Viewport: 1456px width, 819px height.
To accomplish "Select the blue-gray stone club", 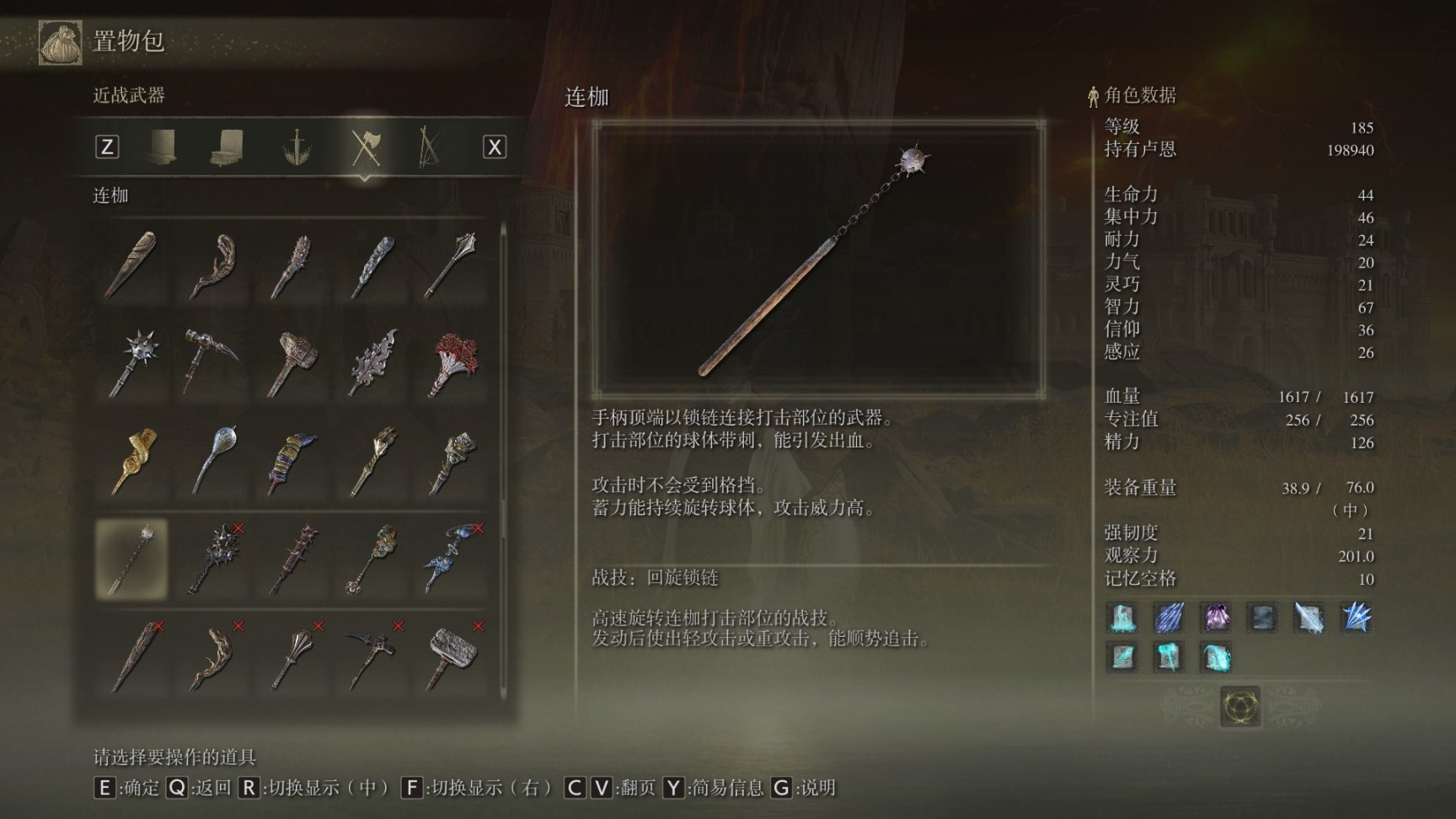I will tap(373, 265).
